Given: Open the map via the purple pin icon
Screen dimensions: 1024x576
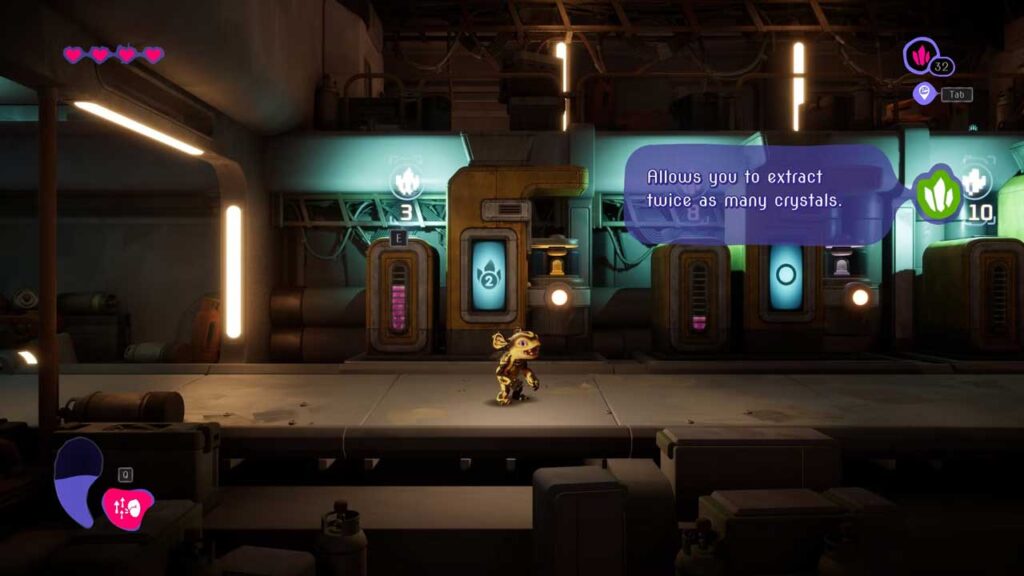Looking at the screenshot, I should point(924,94).
